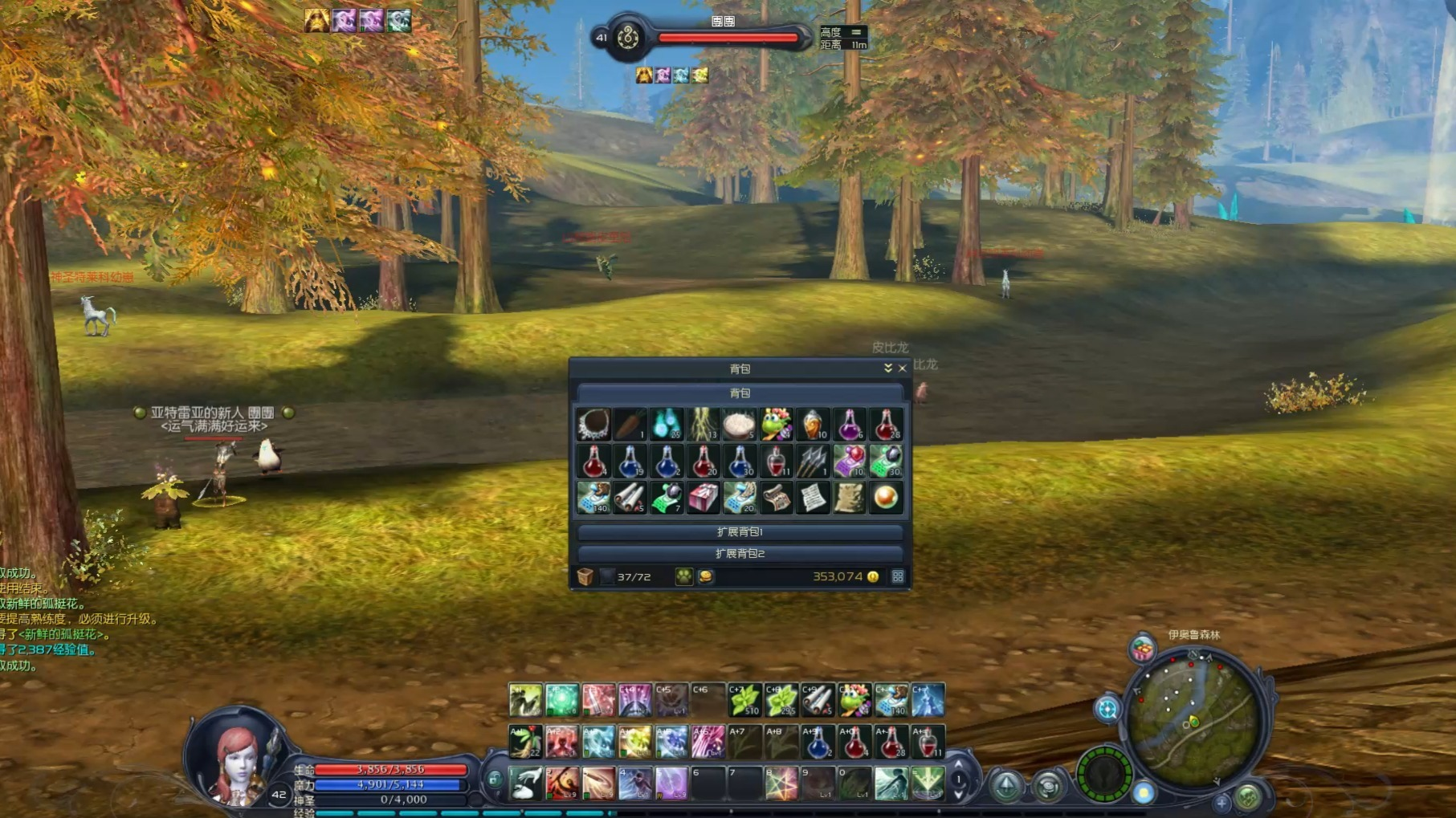Open the gift box icon above the minimap
Screen dimensions: 1456x818
coord(1142,649)
